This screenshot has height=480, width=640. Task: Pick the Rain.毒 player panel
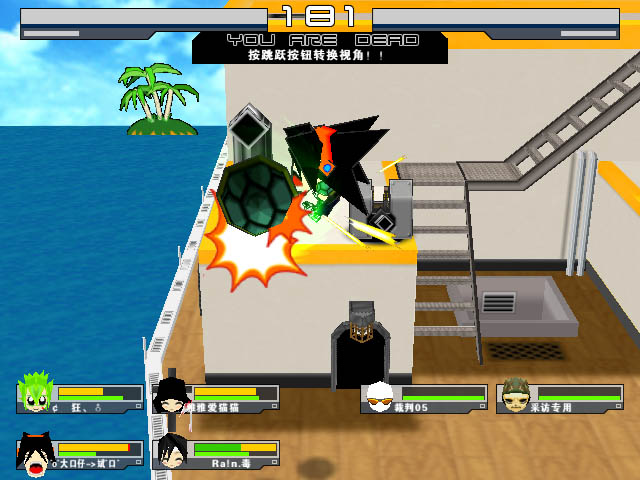216,454
